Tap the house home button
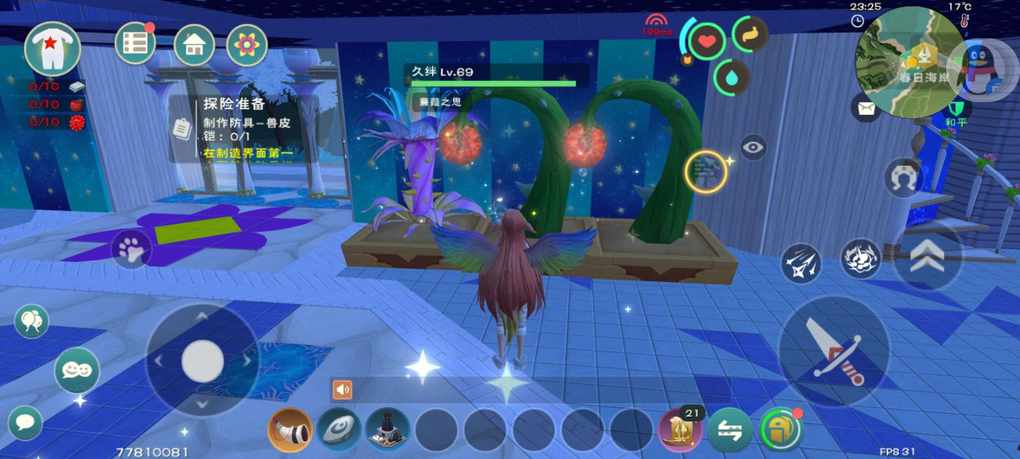Image resolution: width=1020 pixels, height=459 pixels. tap(194, 45)
